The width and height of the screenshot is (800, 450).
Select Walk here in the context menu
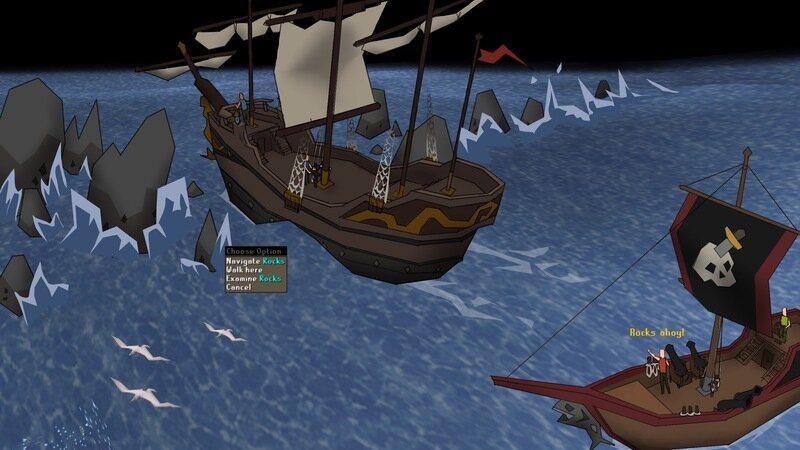point(245,270)
